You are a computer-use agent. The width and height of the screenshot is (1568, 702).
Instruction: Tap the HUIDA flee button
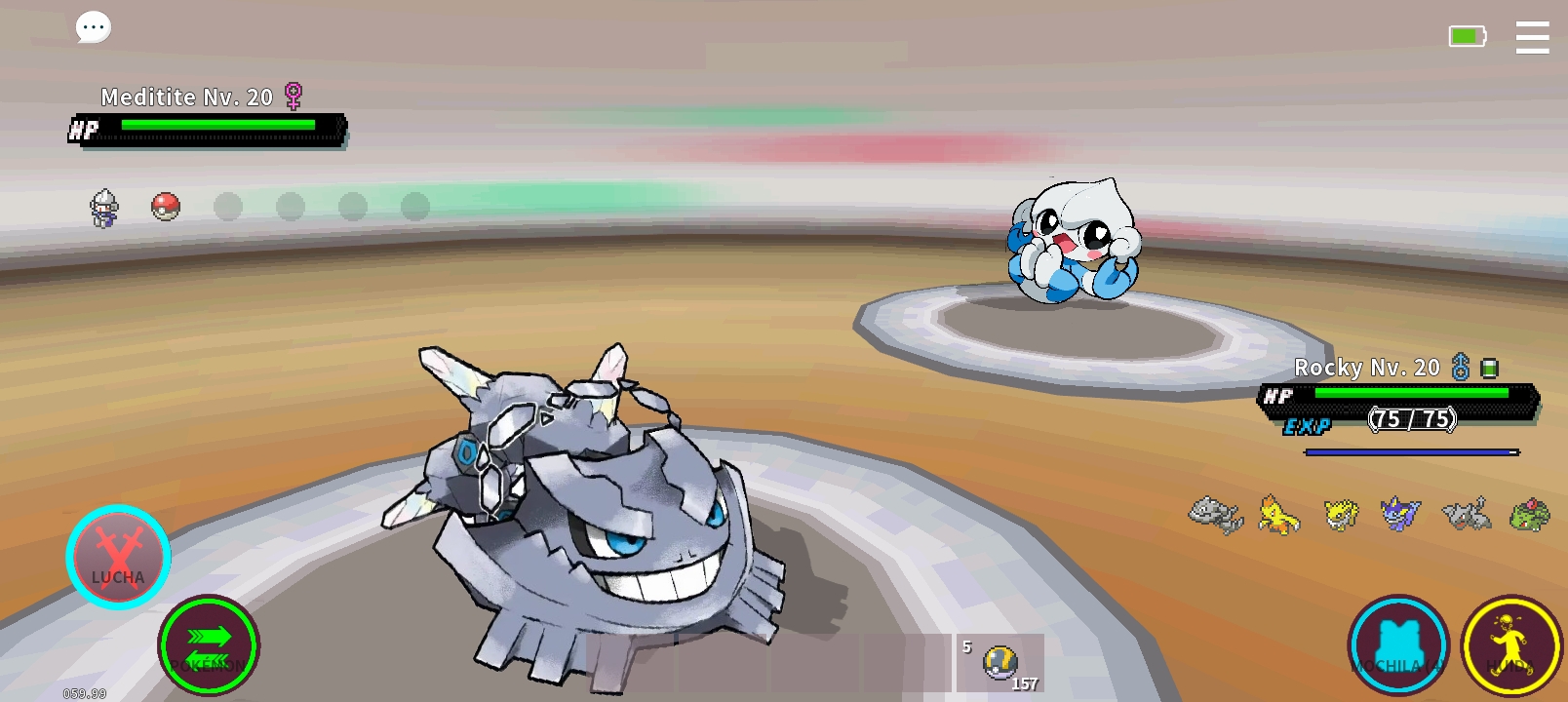point(1511,645)
